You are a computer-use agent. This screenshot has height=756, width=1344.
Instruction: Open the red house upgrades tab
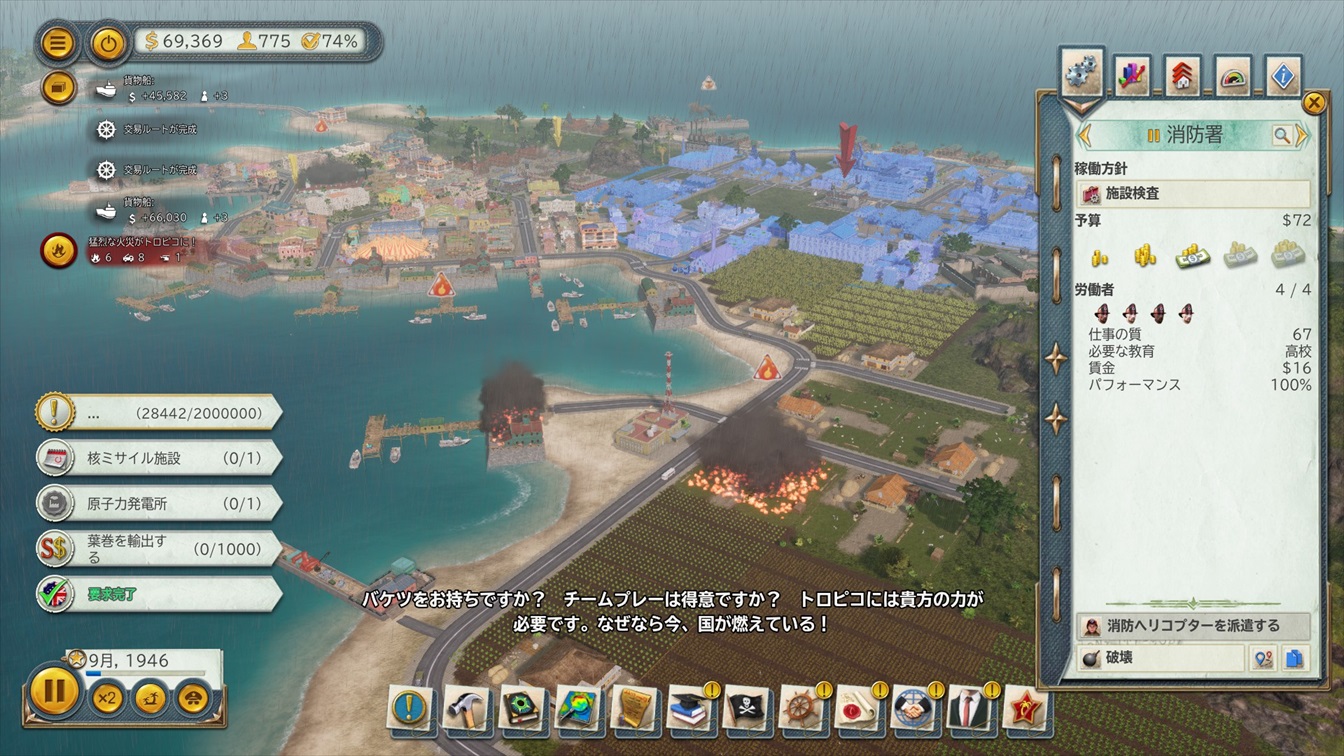[x=1183, y=76]
